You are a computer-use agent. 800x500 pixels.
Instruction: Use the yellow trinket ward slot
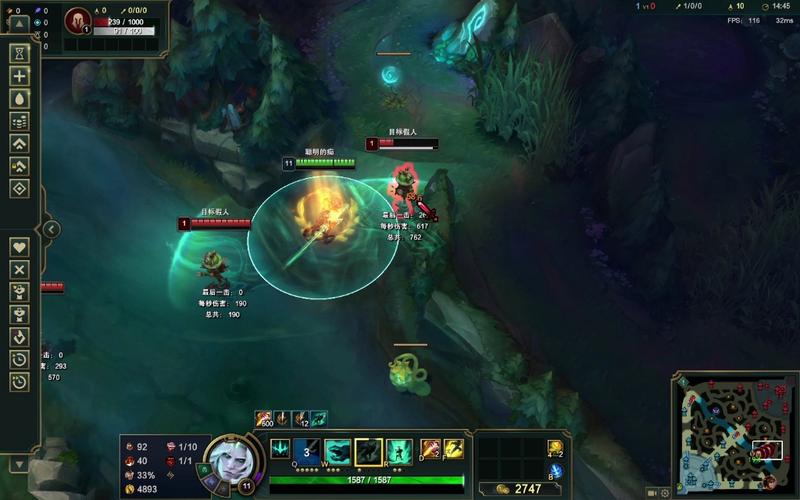coord(556,447)
